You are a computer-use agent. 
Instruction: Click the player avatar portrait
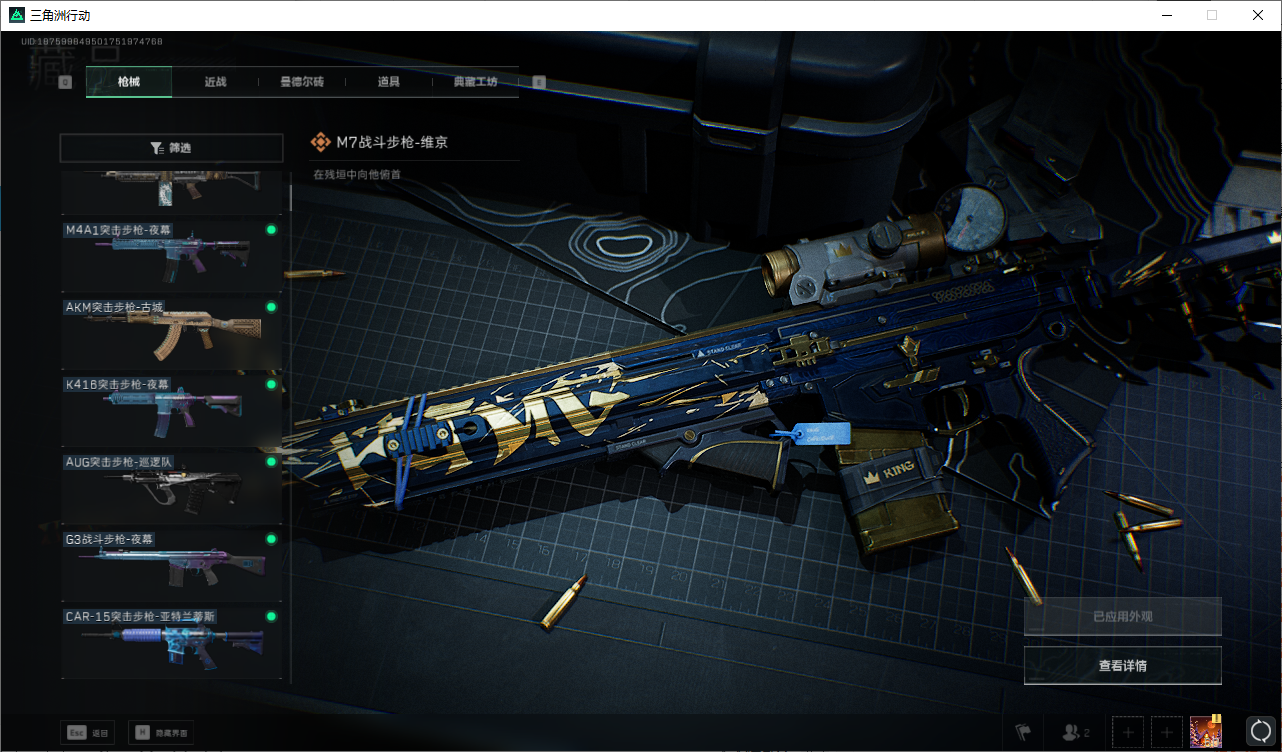coord(1206,732)
